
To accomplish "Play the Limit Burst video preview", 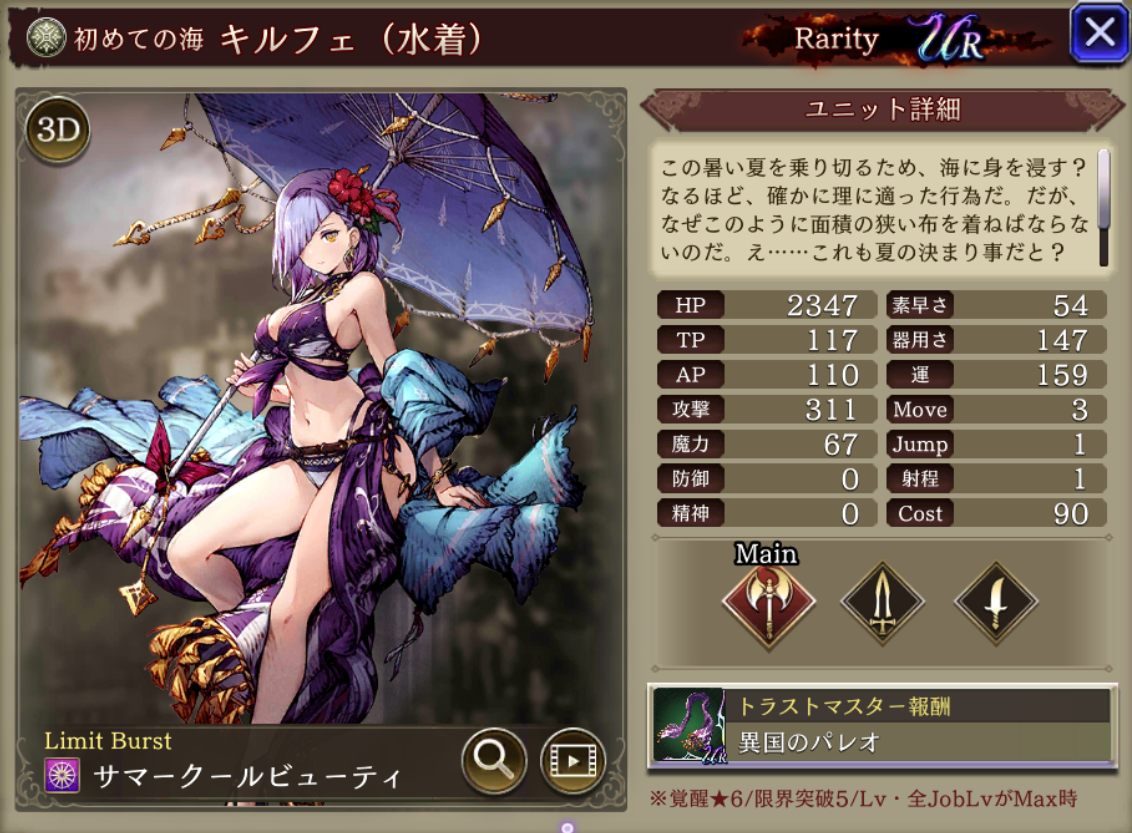I will (573, 761).
